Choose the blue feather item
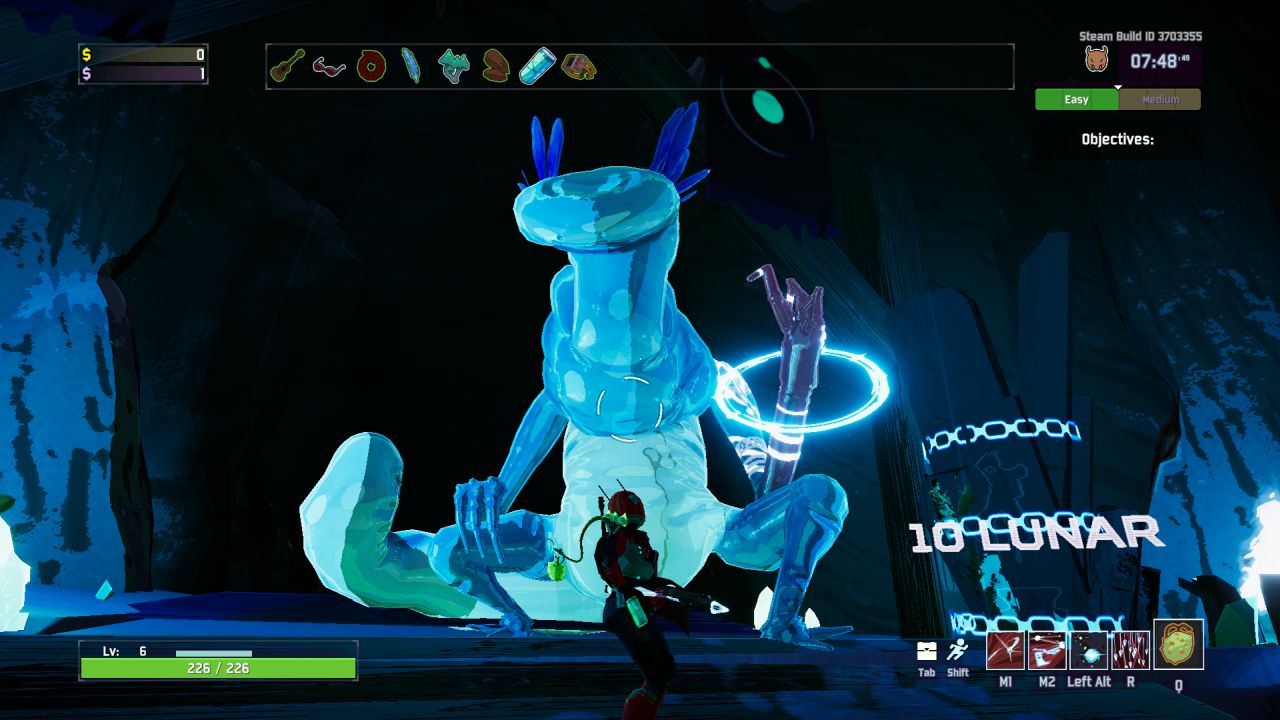 click(x=411, y=66)
